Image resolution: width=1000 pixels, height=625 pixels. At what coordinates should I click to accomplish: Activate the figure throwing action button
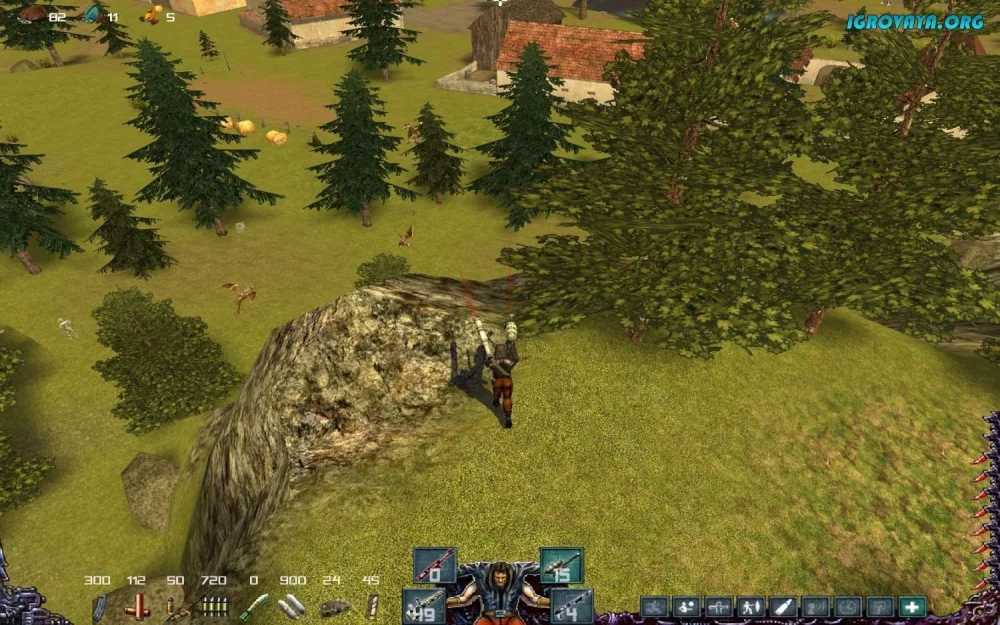(x=686, y=606)
